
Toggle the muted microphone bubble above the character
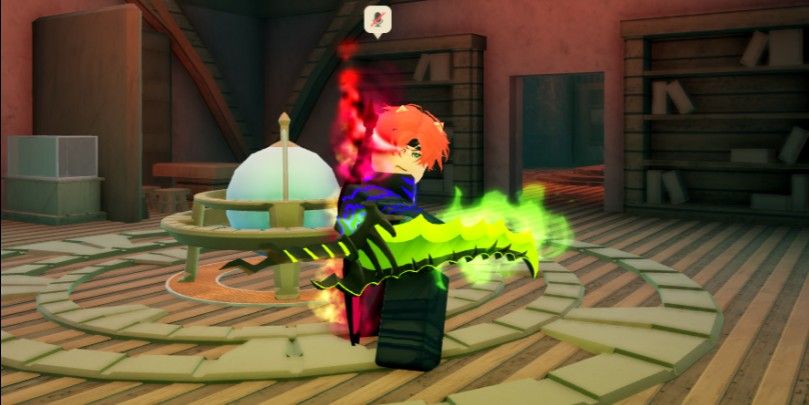[377, 18]
